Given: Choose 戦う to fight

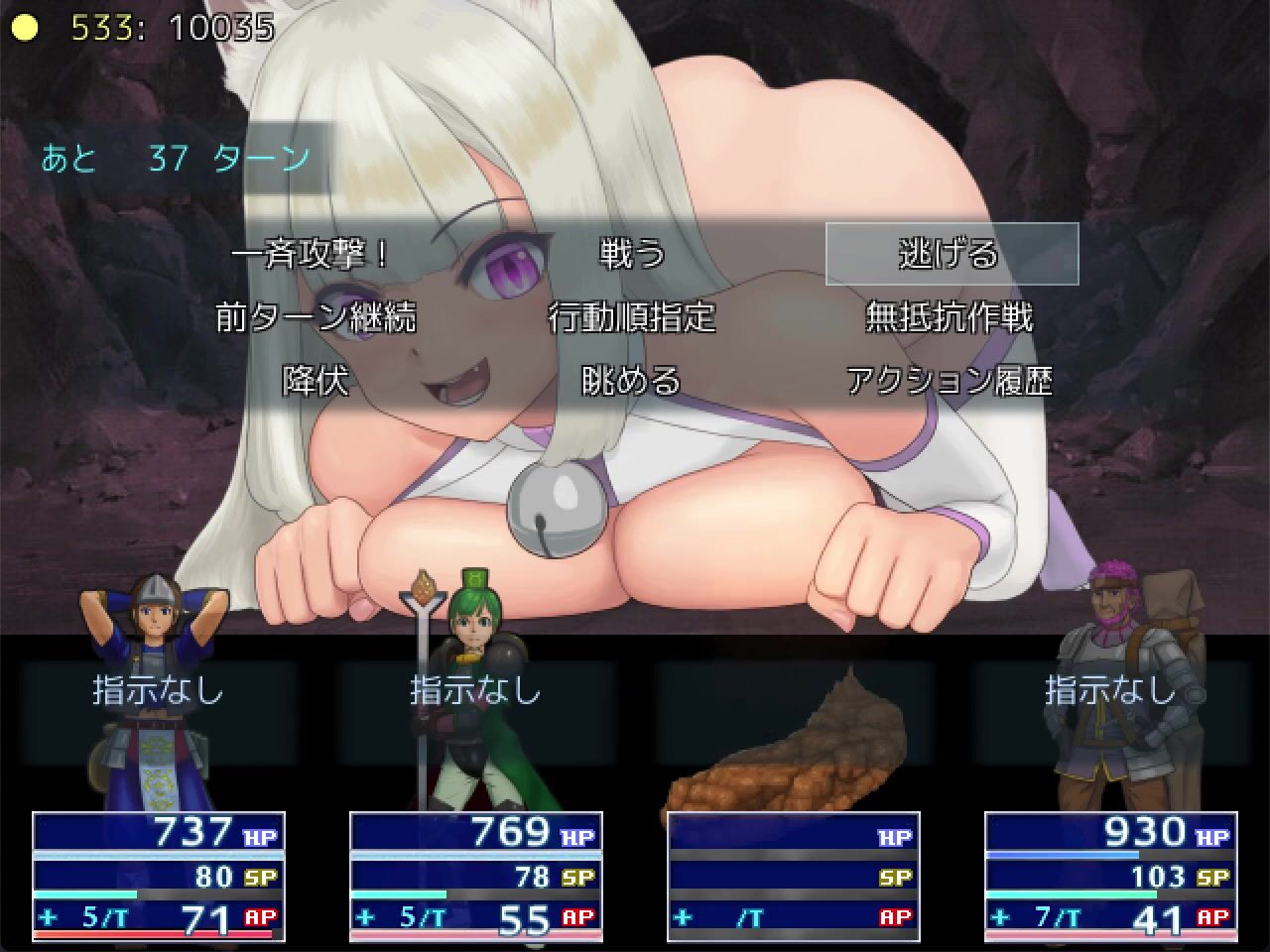Looking at the screenshot, I should click(x=633, y=255).
